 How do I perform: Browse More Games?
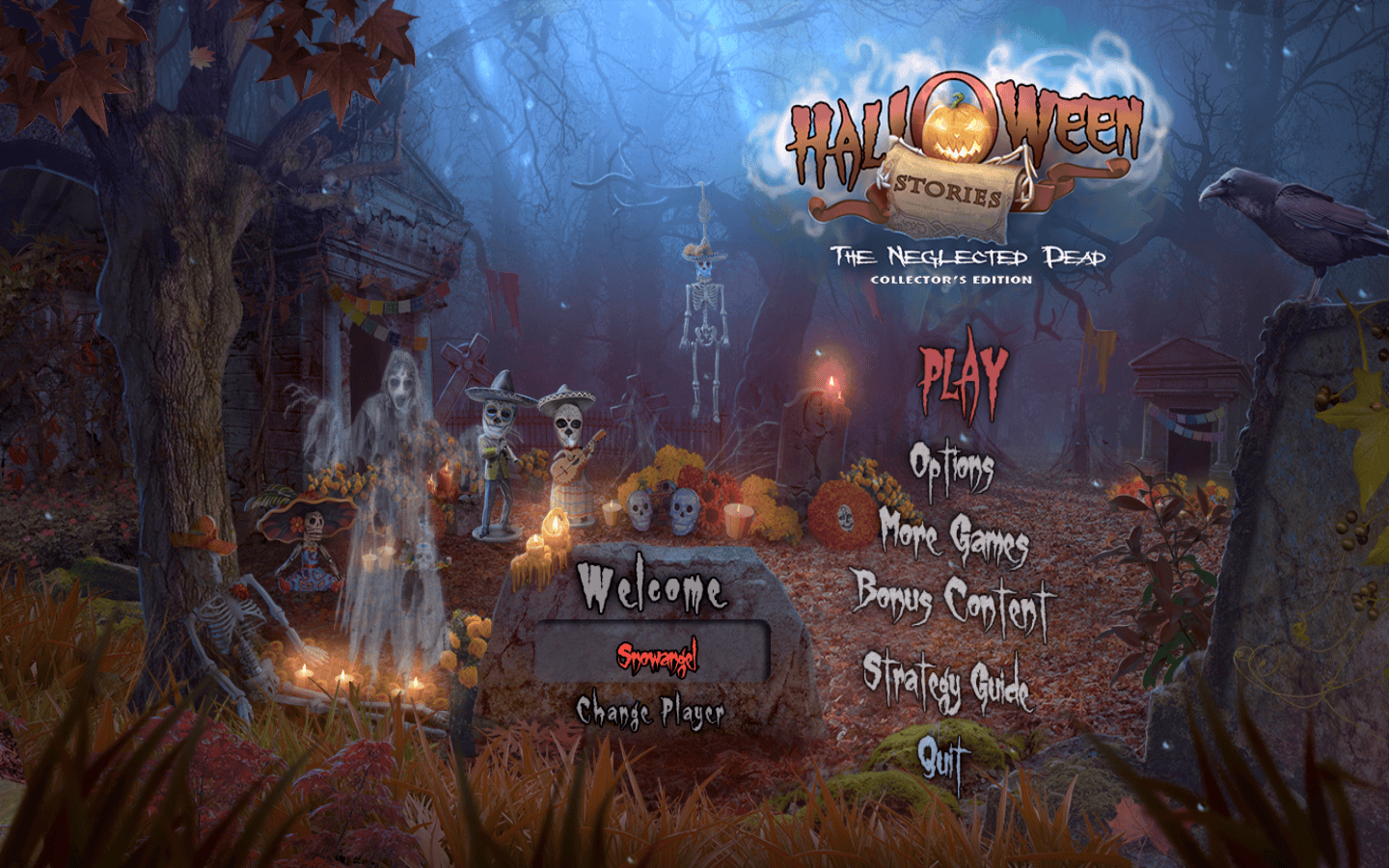point(953,536)
